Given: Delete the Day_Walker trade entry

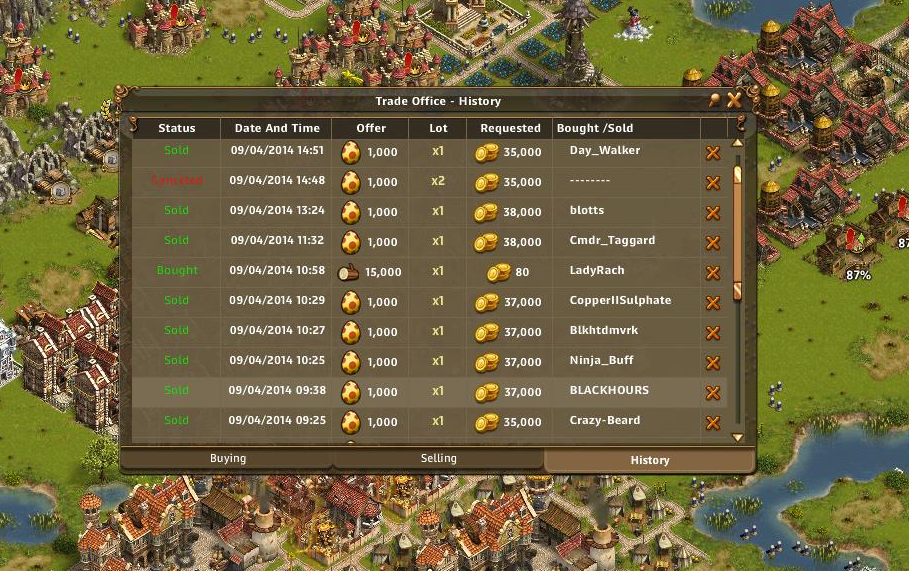Looking at the screenshot, I should pyautogui.click(x=713, y=153).
